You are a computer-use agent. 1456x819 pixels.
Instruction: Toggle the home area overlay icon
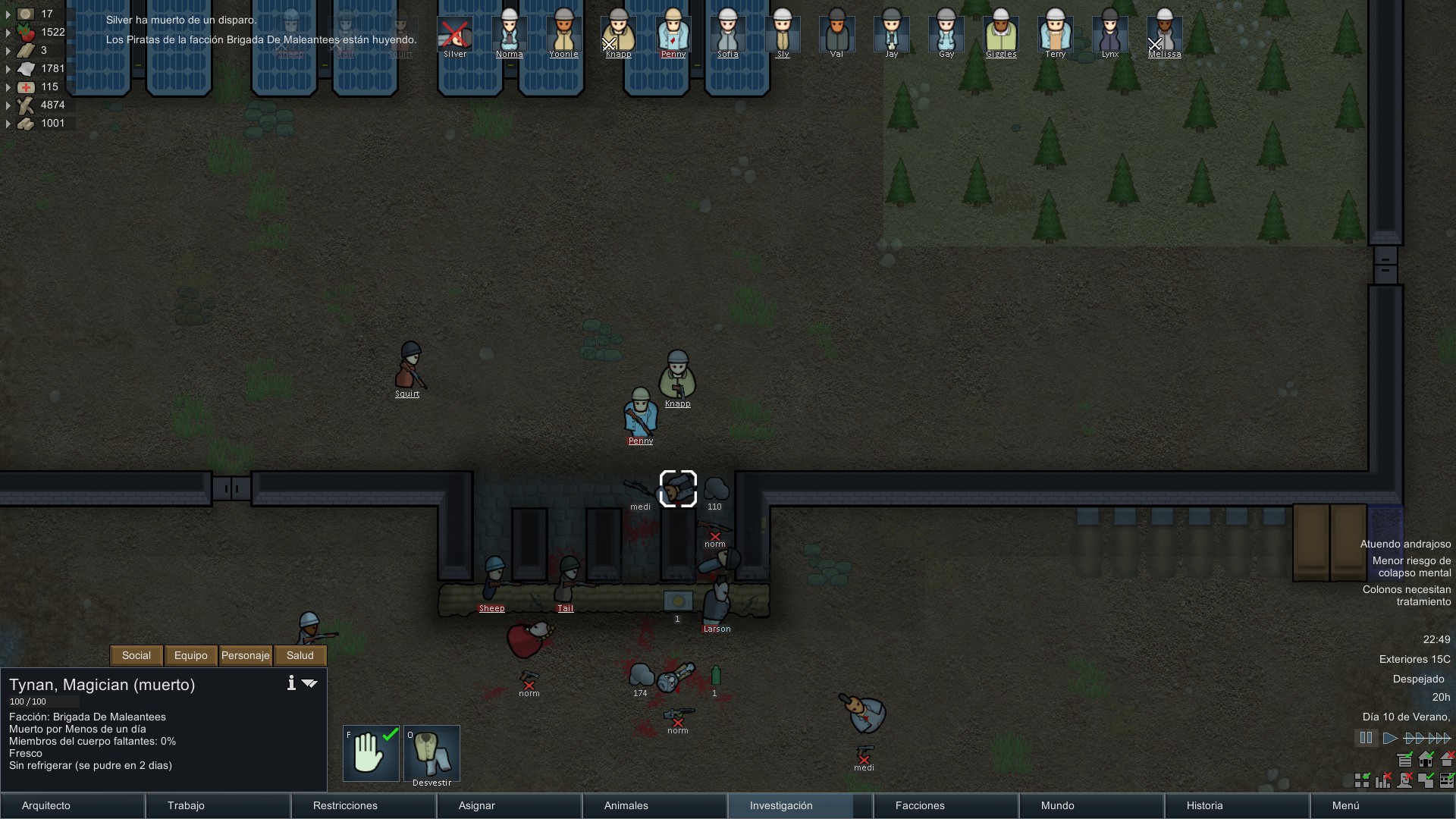1426,759
